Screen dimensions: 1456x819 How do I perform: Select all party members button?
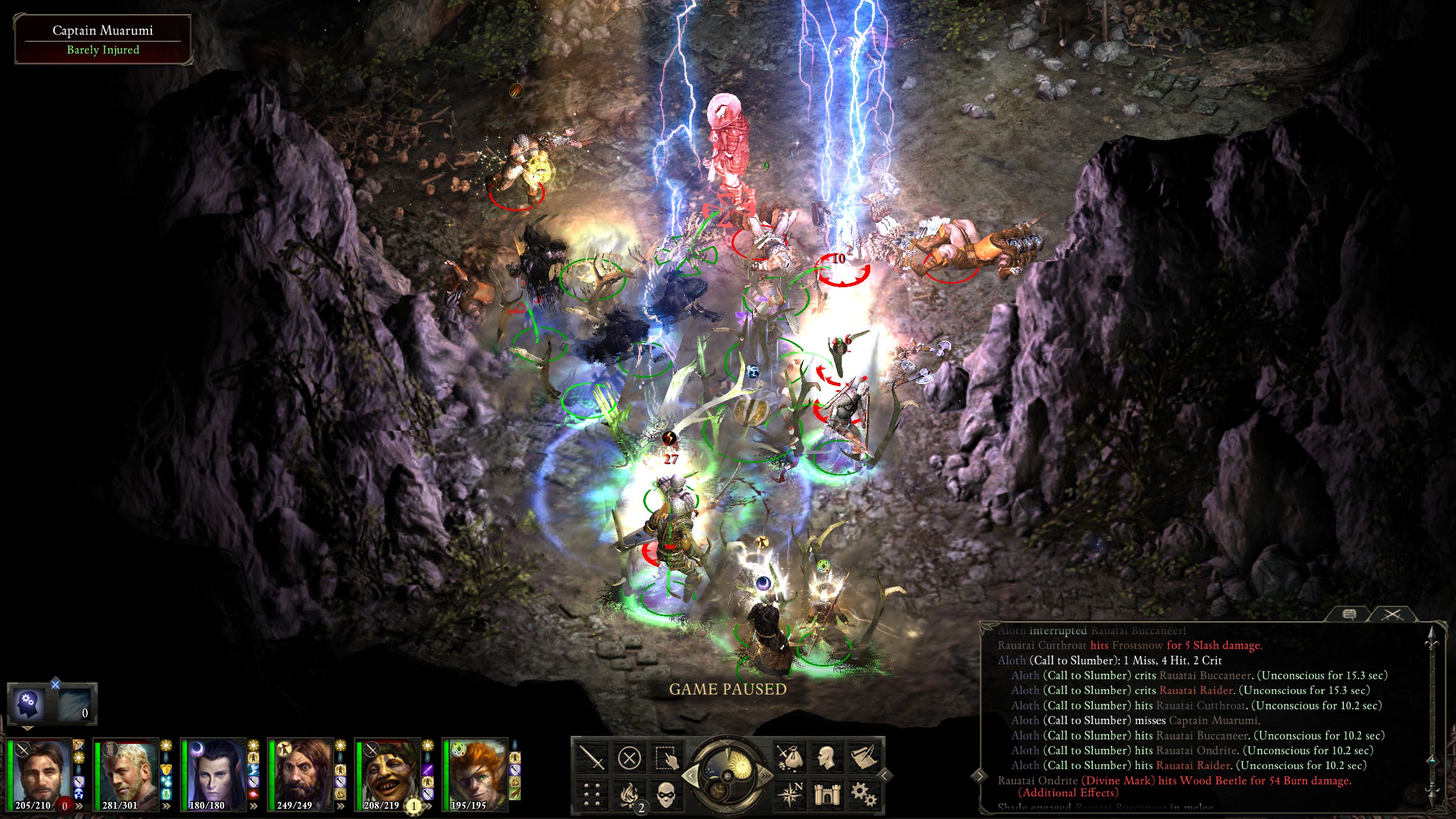[x=665, y=758]
